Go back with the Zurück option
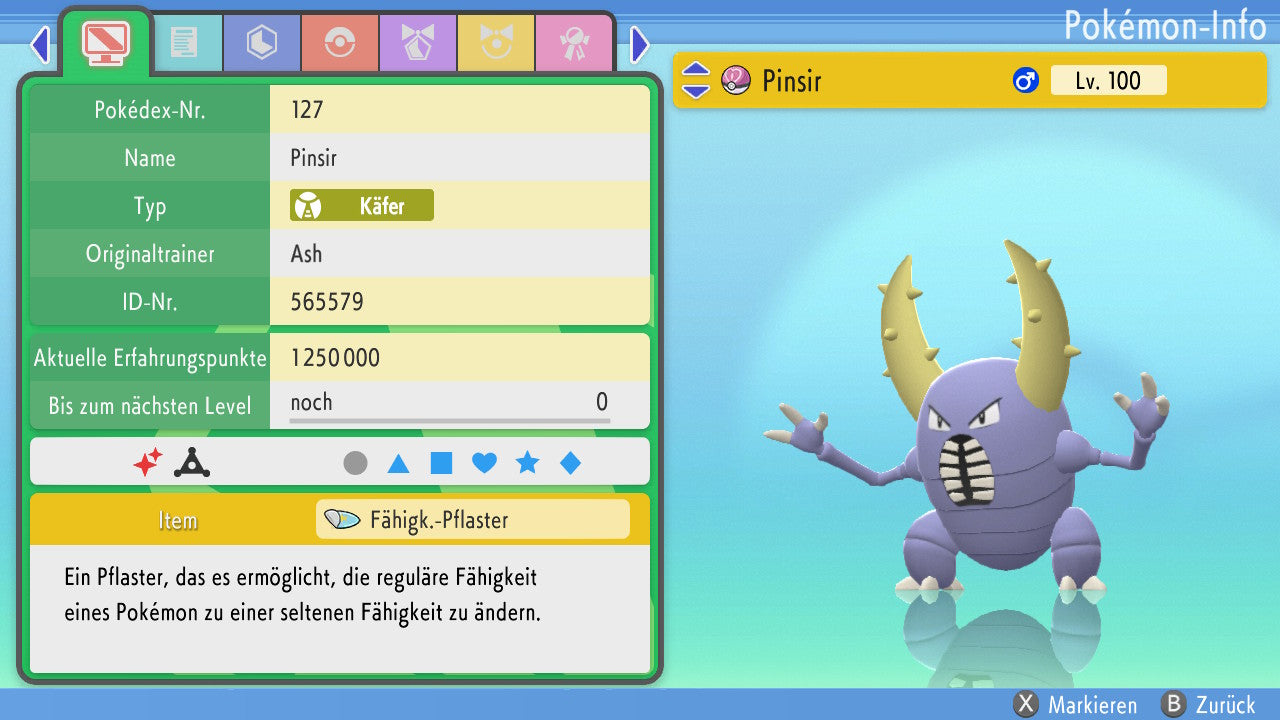Viewport: 1280px width, 720px height. tap(1208, 704)
